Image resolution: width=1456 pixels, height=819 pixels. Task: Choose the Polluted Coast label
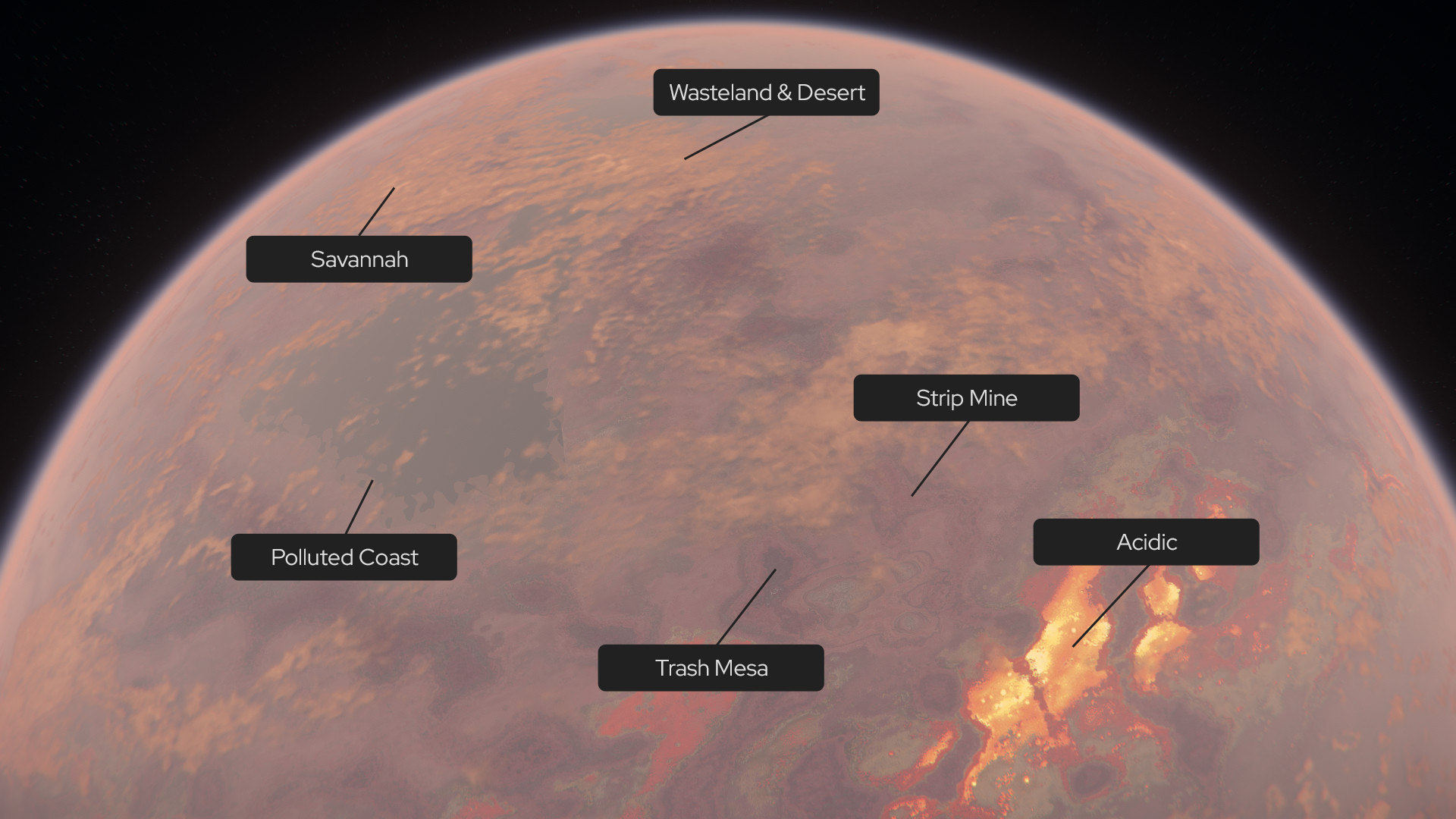click(344, 557)
